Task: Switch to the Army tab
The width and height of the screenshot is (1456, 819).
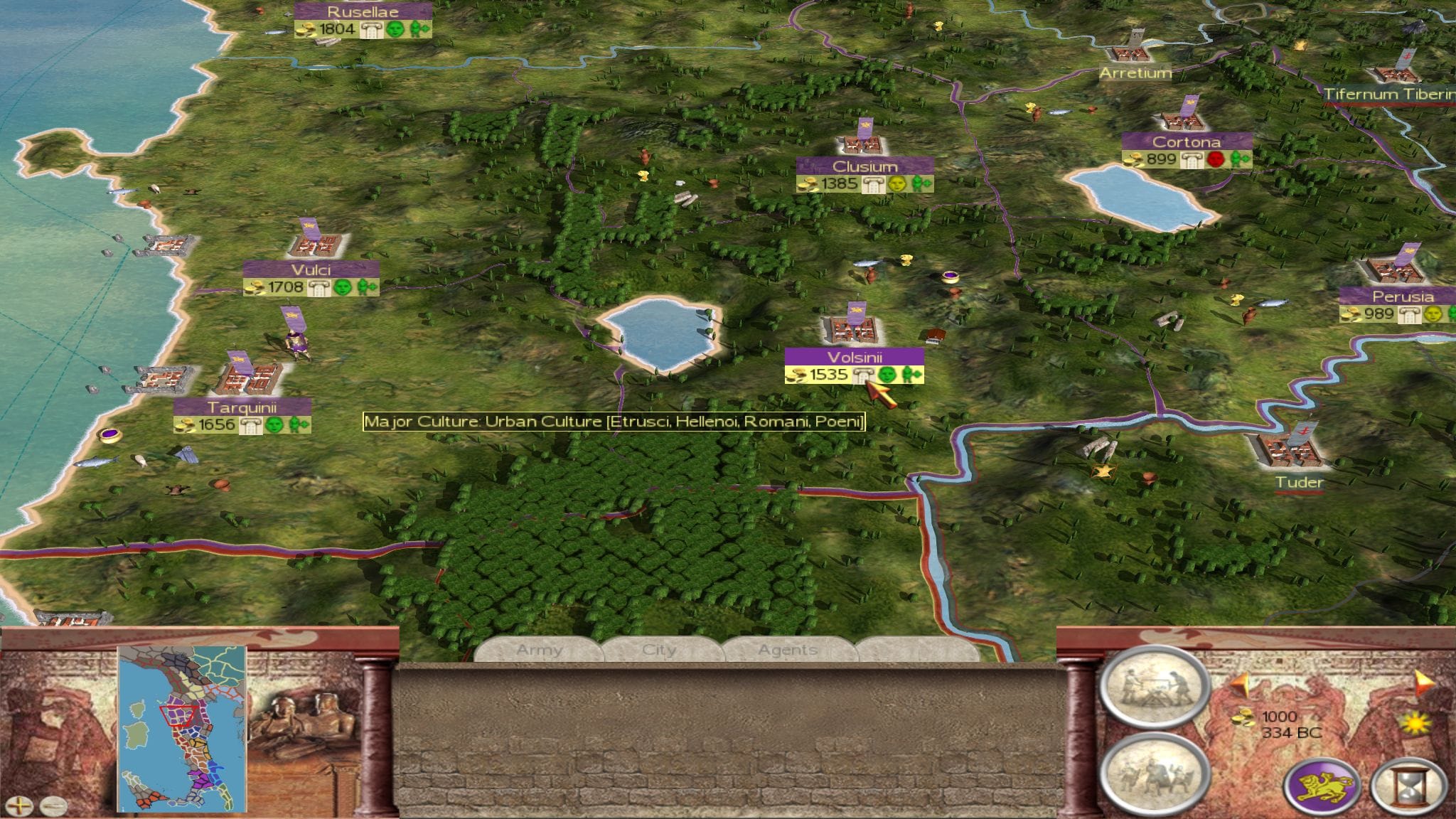Action: [x=539, y=650]
